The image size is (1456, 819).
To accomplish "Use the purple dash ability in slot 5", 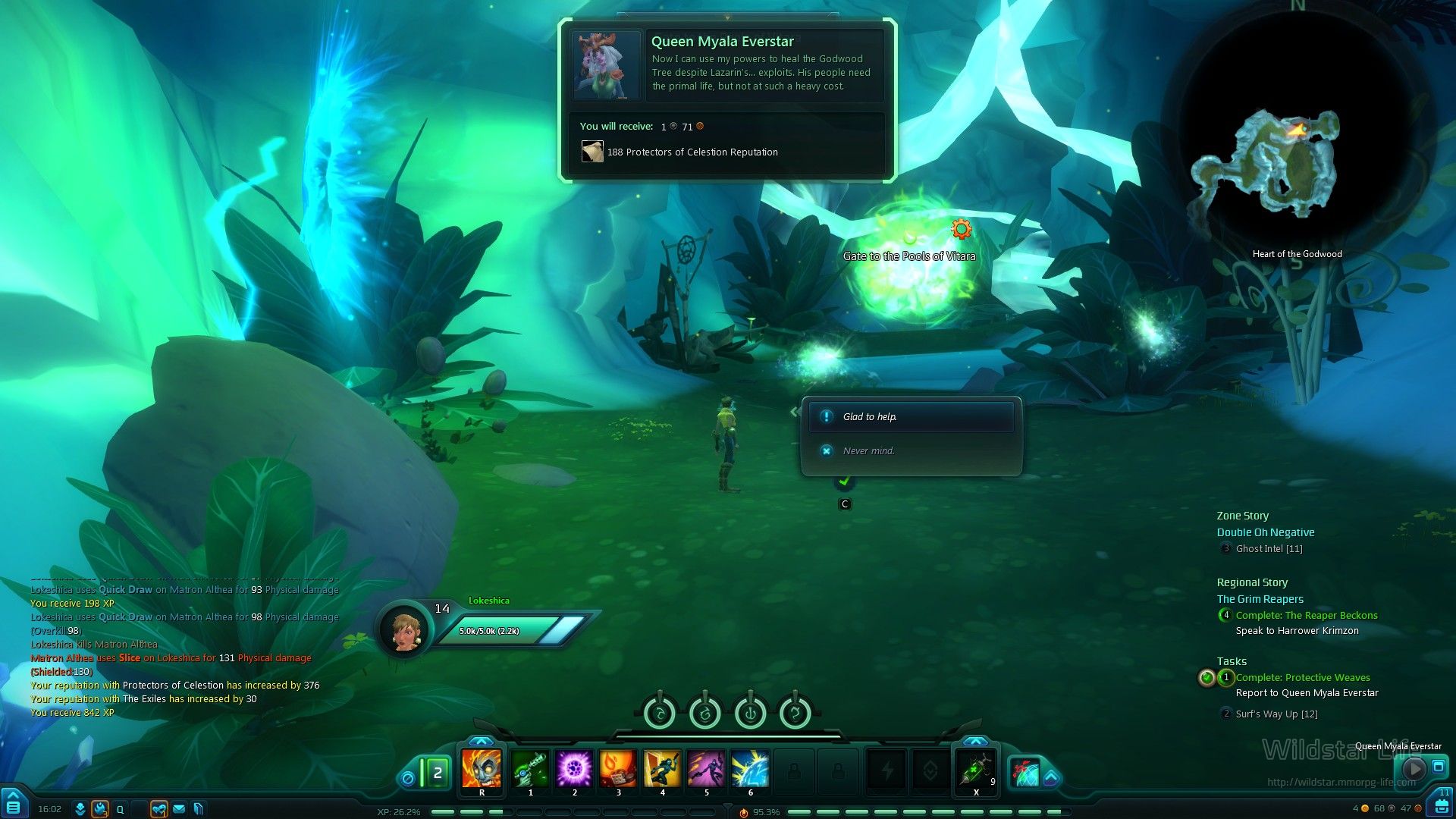I will tap(706, 768).
